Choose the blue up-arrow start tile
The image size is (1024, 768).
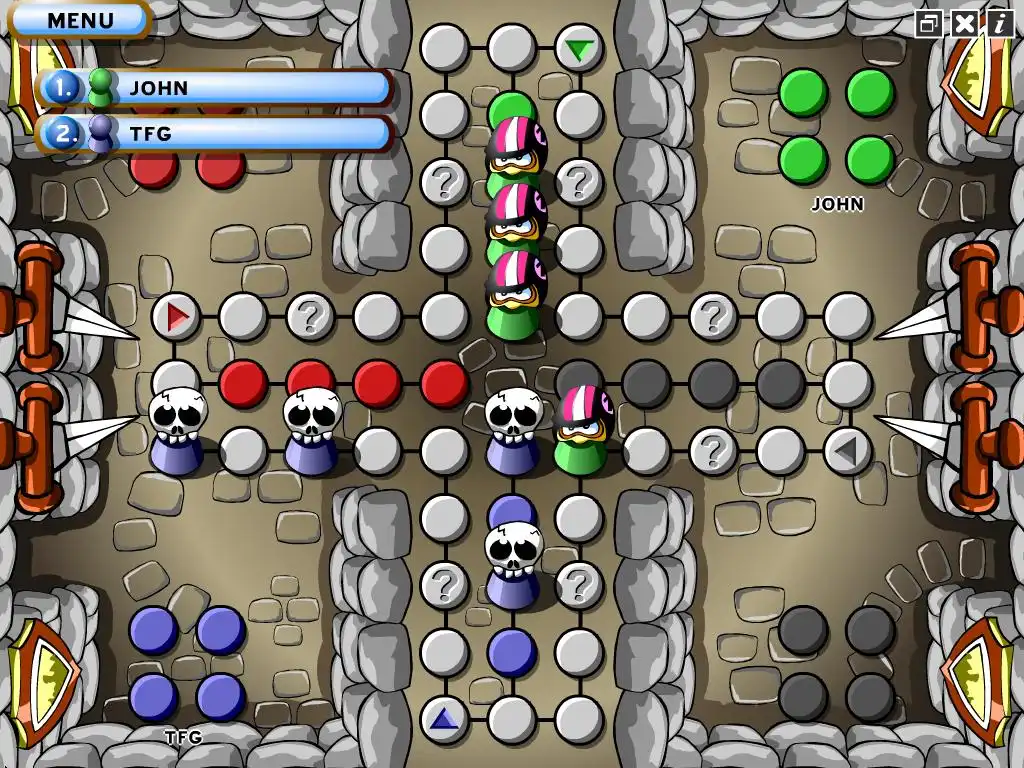pos(444,718)
